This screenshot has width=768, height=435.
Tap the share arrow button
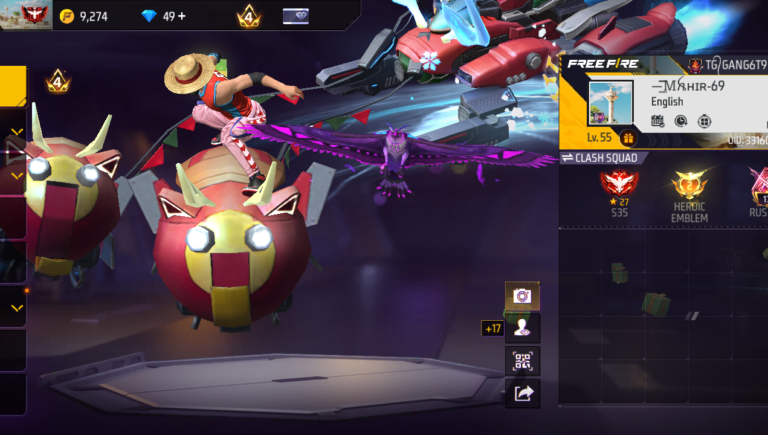(522, 394)
